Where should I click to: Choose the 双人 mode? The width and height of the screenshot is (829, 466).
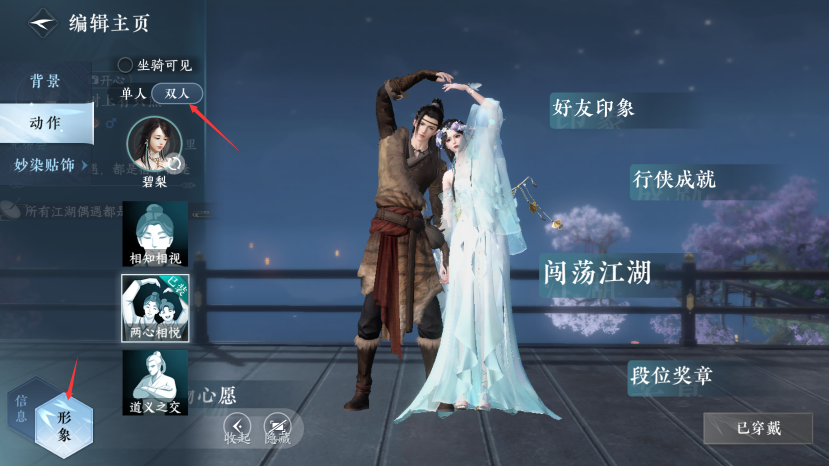[177, 93]
